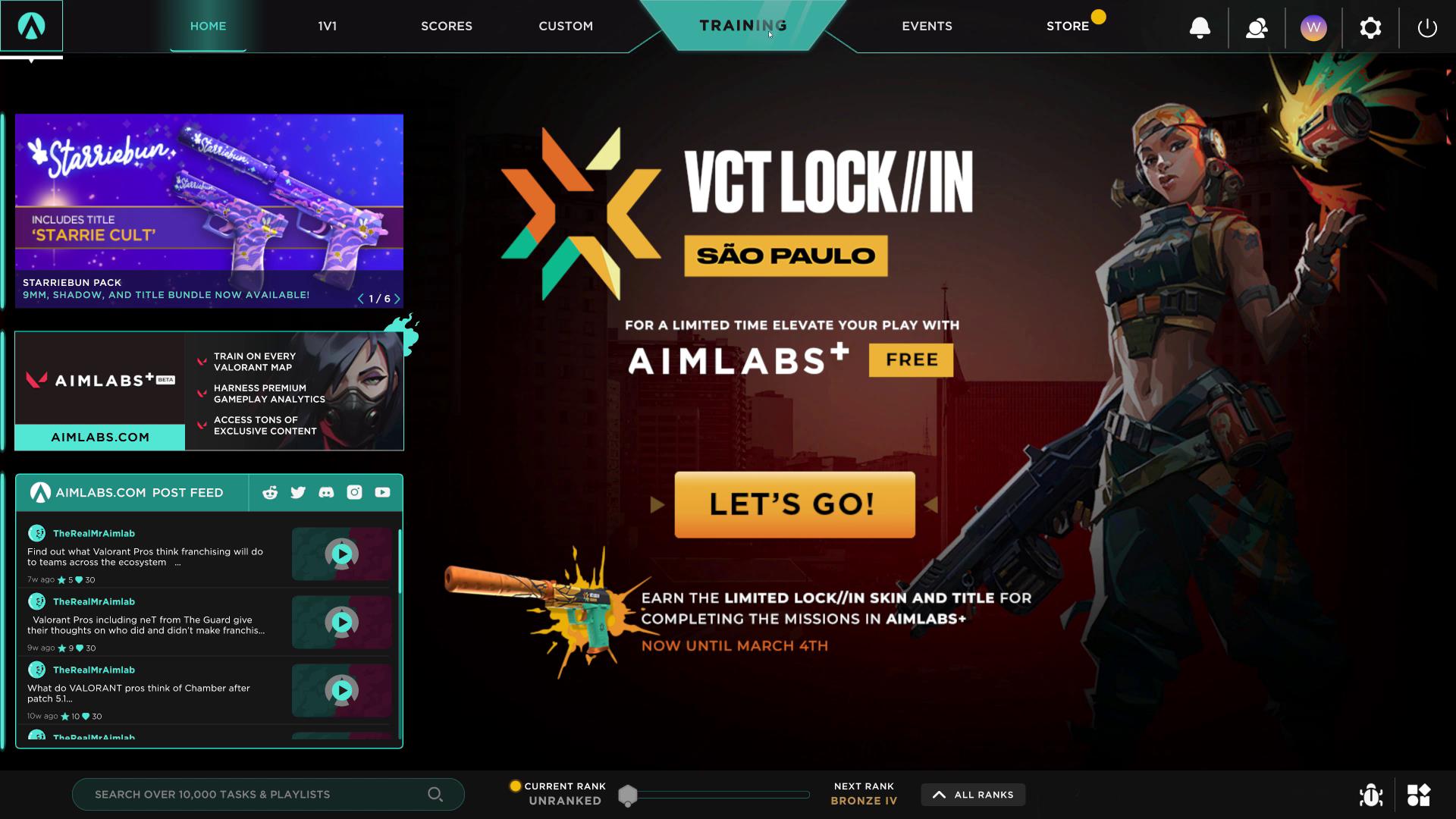This screenshot has height=819, width=1456.
Task: Expand the ALL RANKS panel
Action: [973, 795]
